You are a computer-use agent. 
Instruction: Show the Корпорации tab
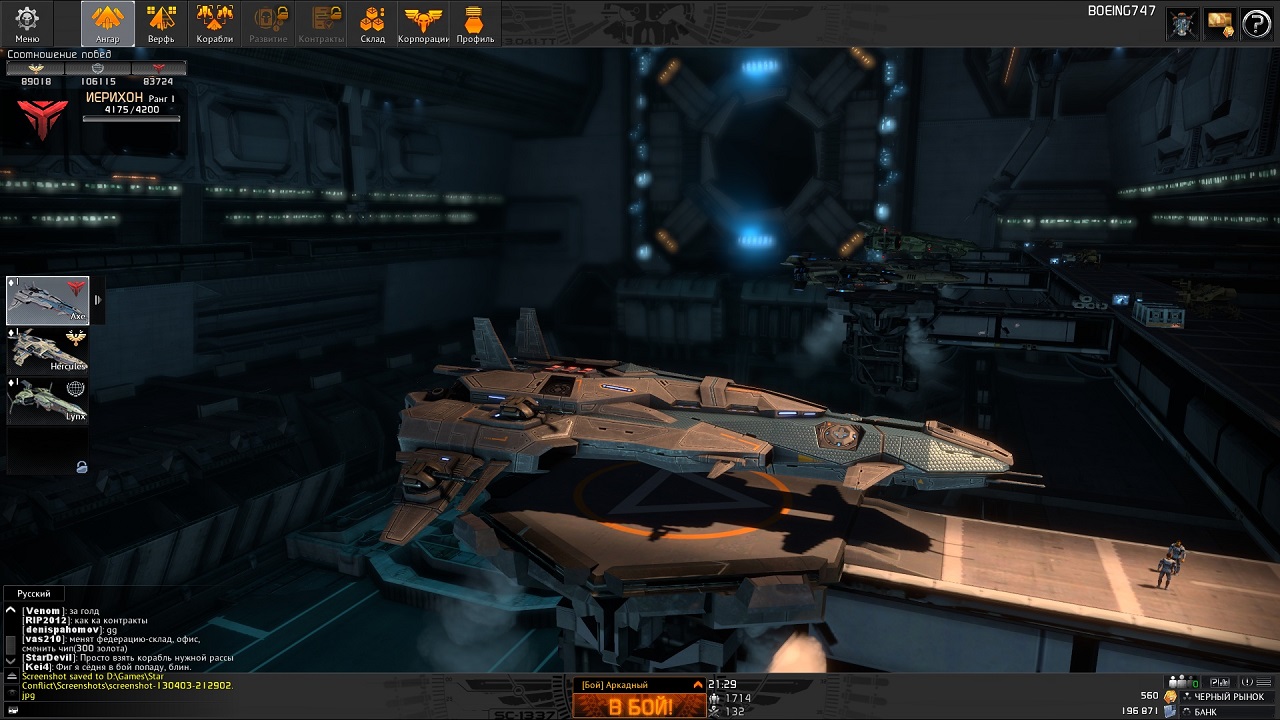tap(423, 23)
